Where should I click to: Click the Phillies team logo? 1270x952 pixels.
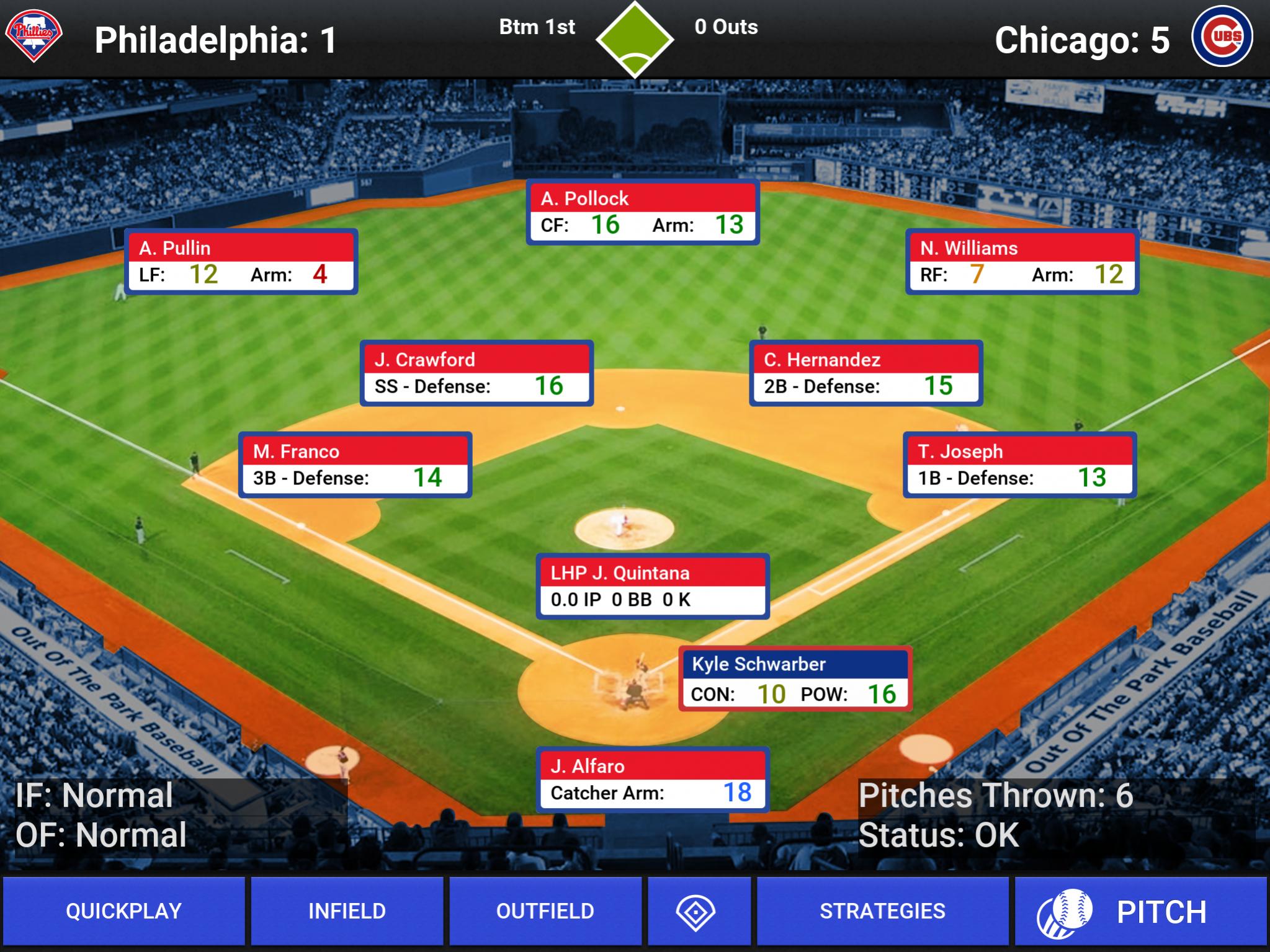34,36
